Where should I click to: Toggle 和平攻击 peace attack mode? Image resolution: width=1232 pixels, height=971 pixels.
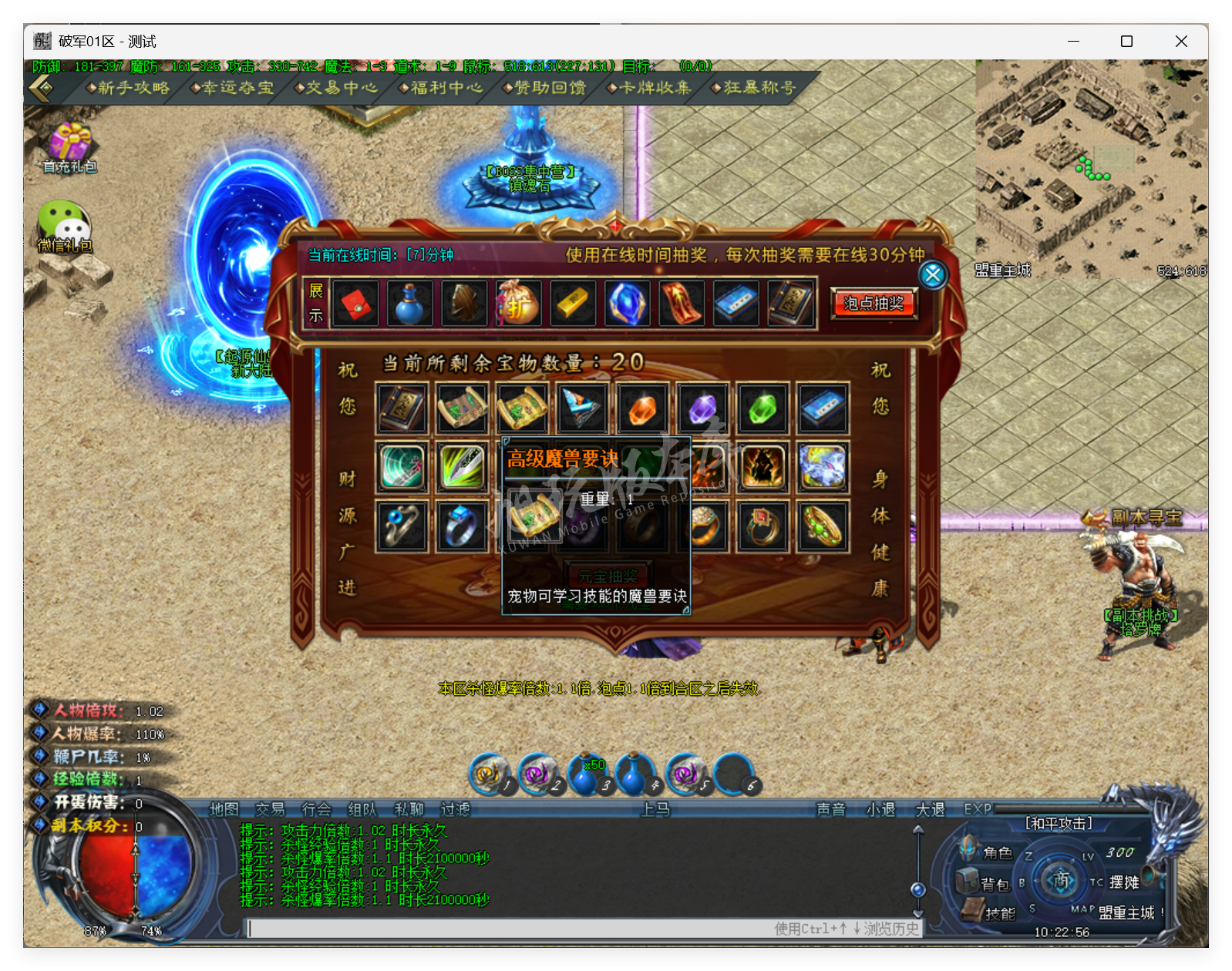click(x=1059, y=823)
